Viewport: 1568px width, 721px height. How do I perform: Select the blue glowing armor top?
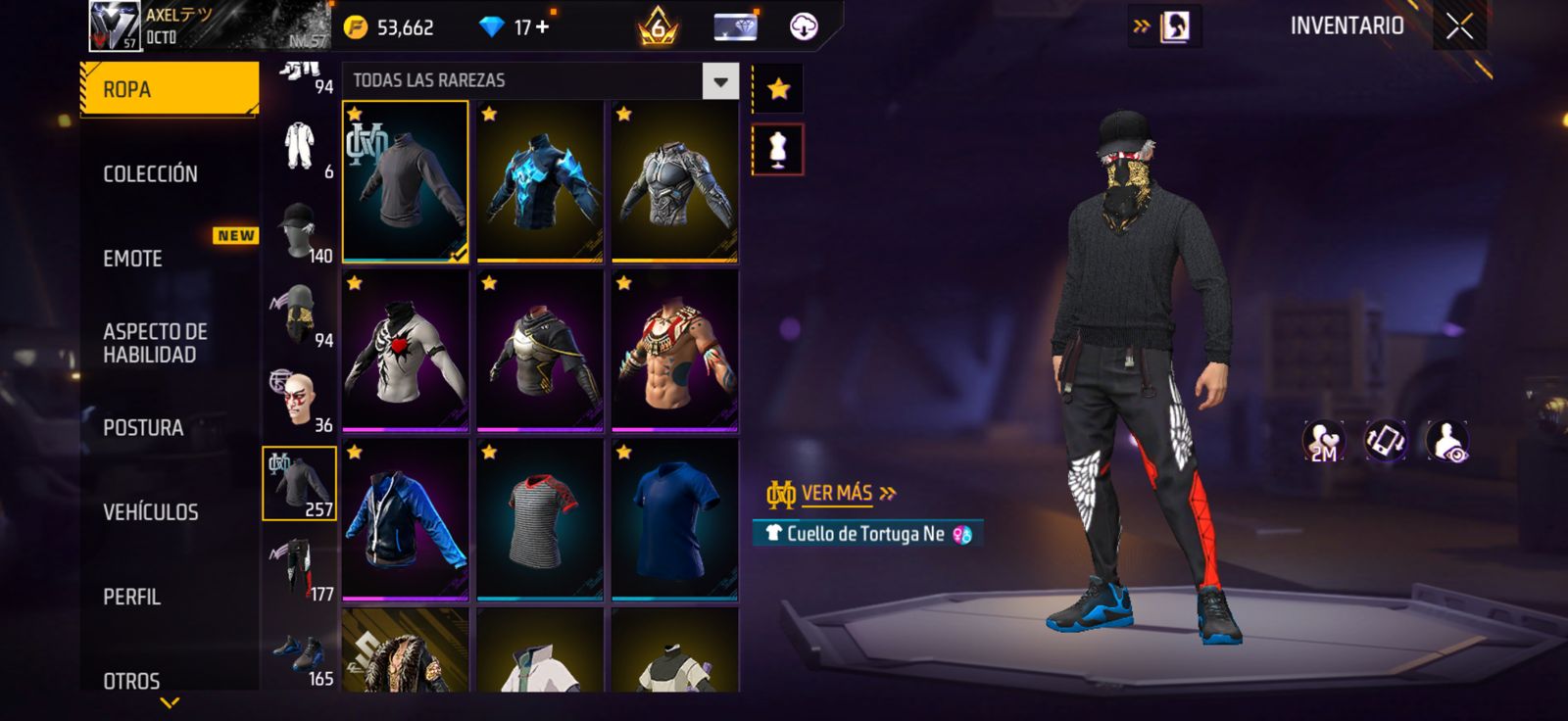click(540, 182)
